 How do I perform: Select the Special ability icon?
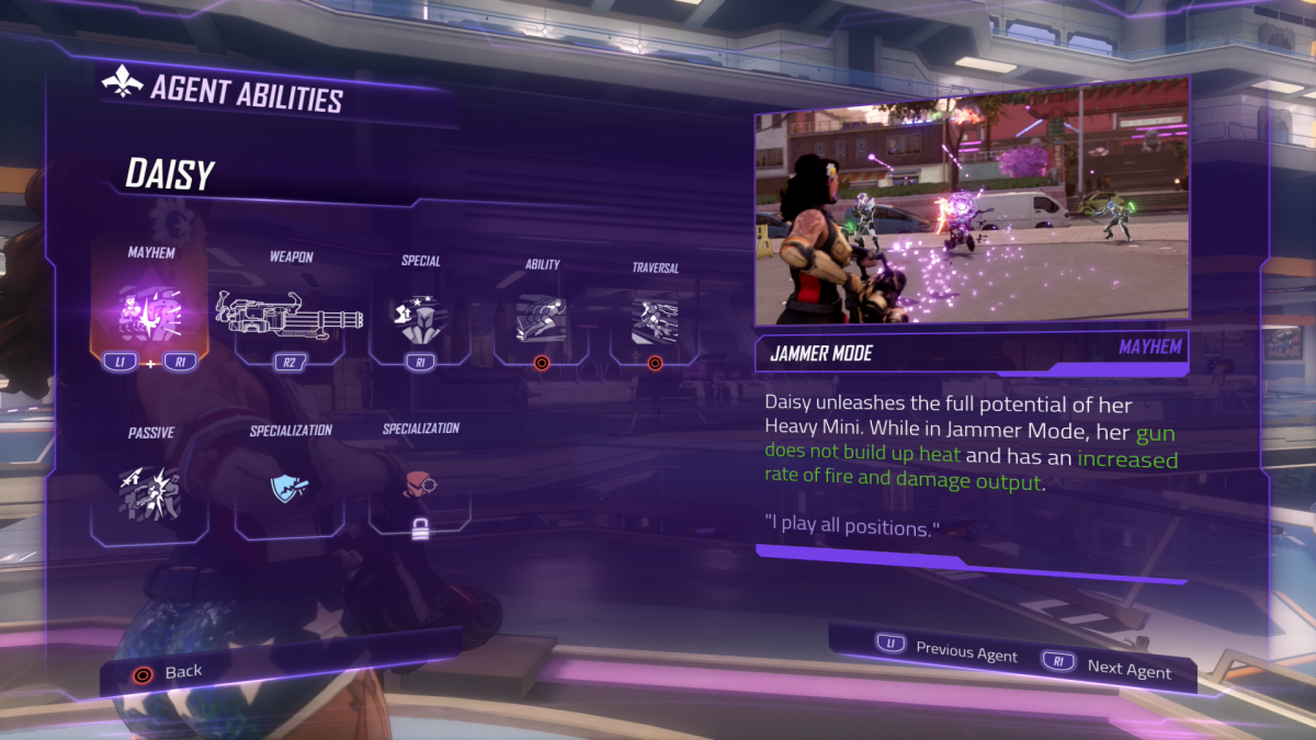click(x=420, y=319)
